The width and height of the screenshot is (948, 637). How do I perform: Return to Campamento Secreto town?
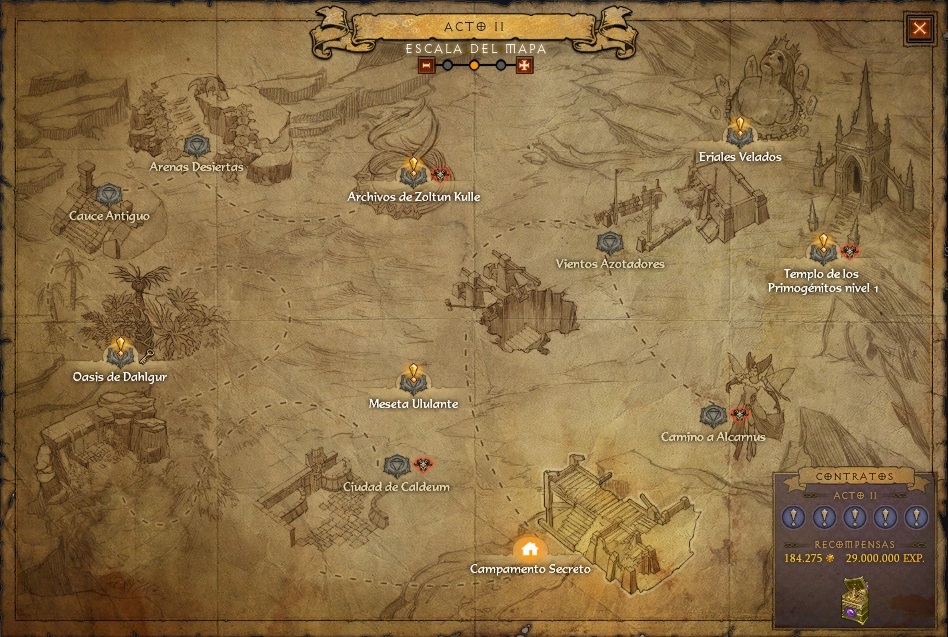[x=529, y=548]
